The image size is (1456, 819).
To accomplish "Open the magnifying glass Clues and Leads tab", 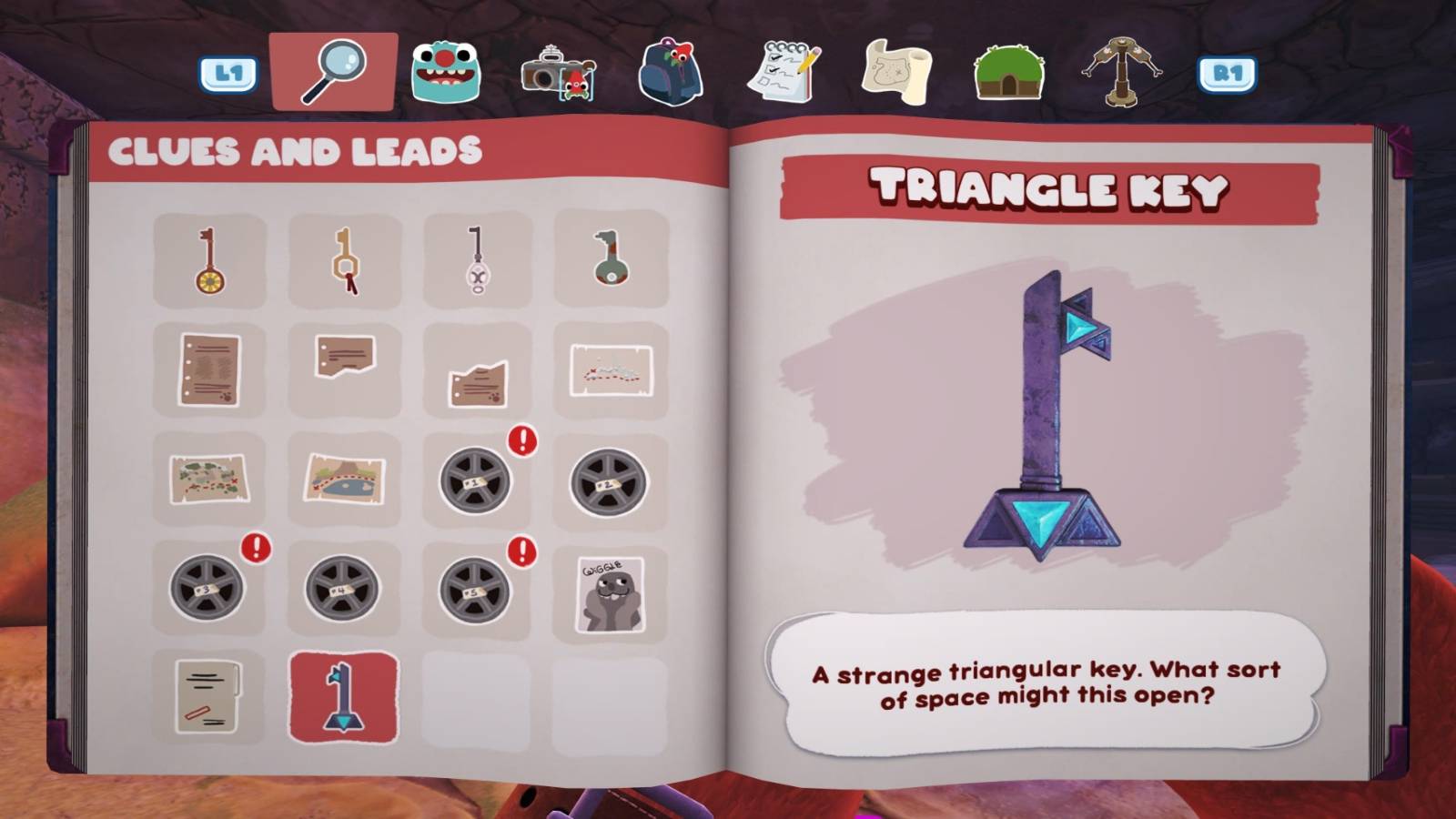I will point(335,68).
